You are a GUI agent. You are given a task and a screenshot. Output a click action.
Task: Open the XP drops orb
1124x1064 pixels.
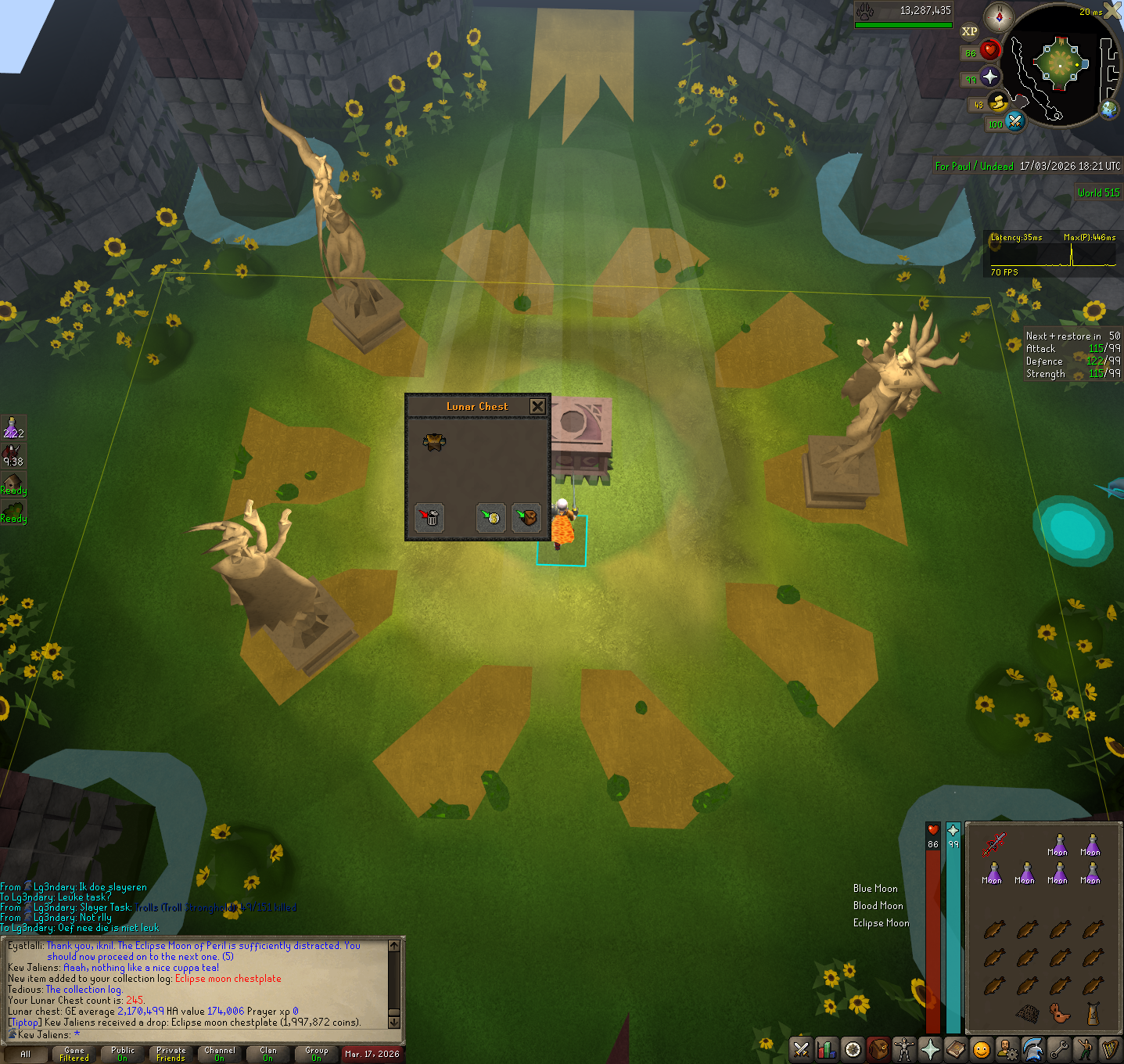tap(969, 31)
